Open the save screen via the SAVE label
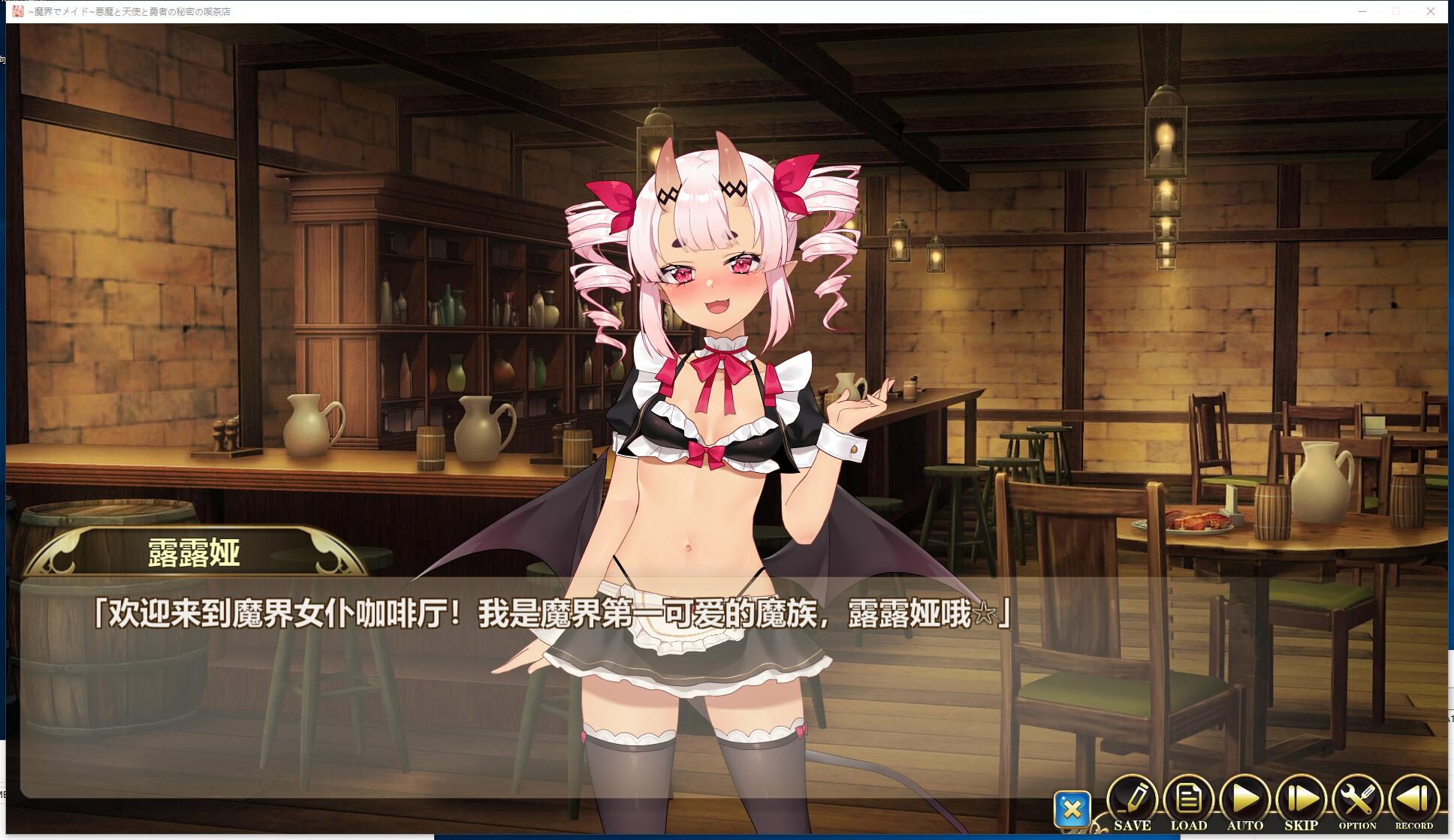 1133,824
